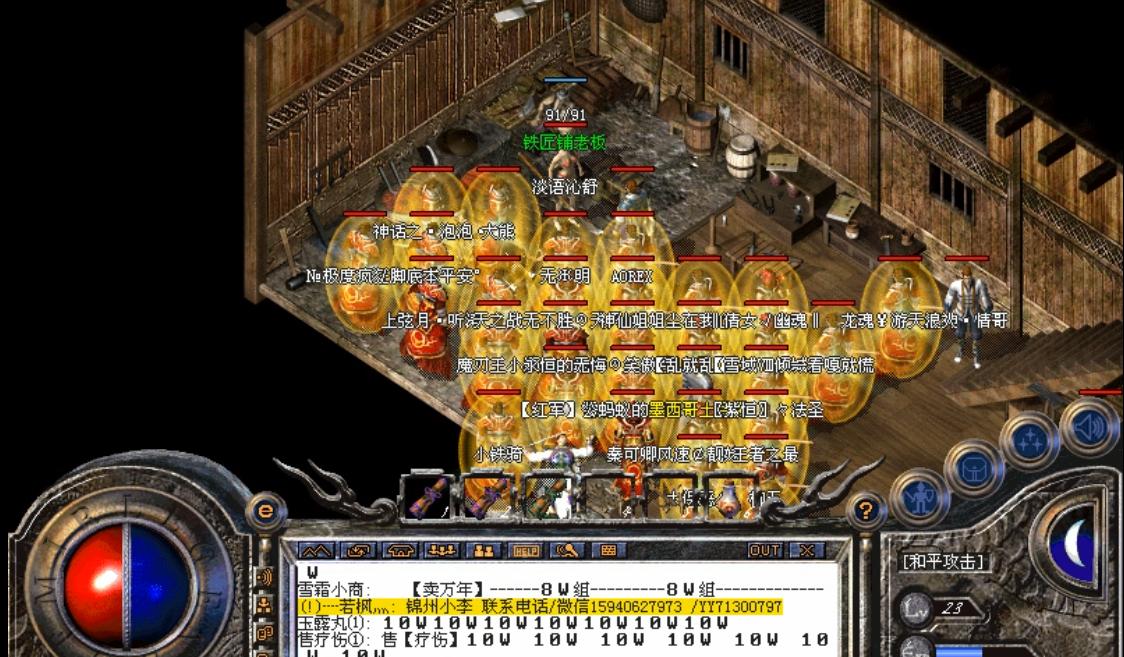The image size is (1124, 657).
Task: Close the game with the X button
Action: (x=806, y=550)
